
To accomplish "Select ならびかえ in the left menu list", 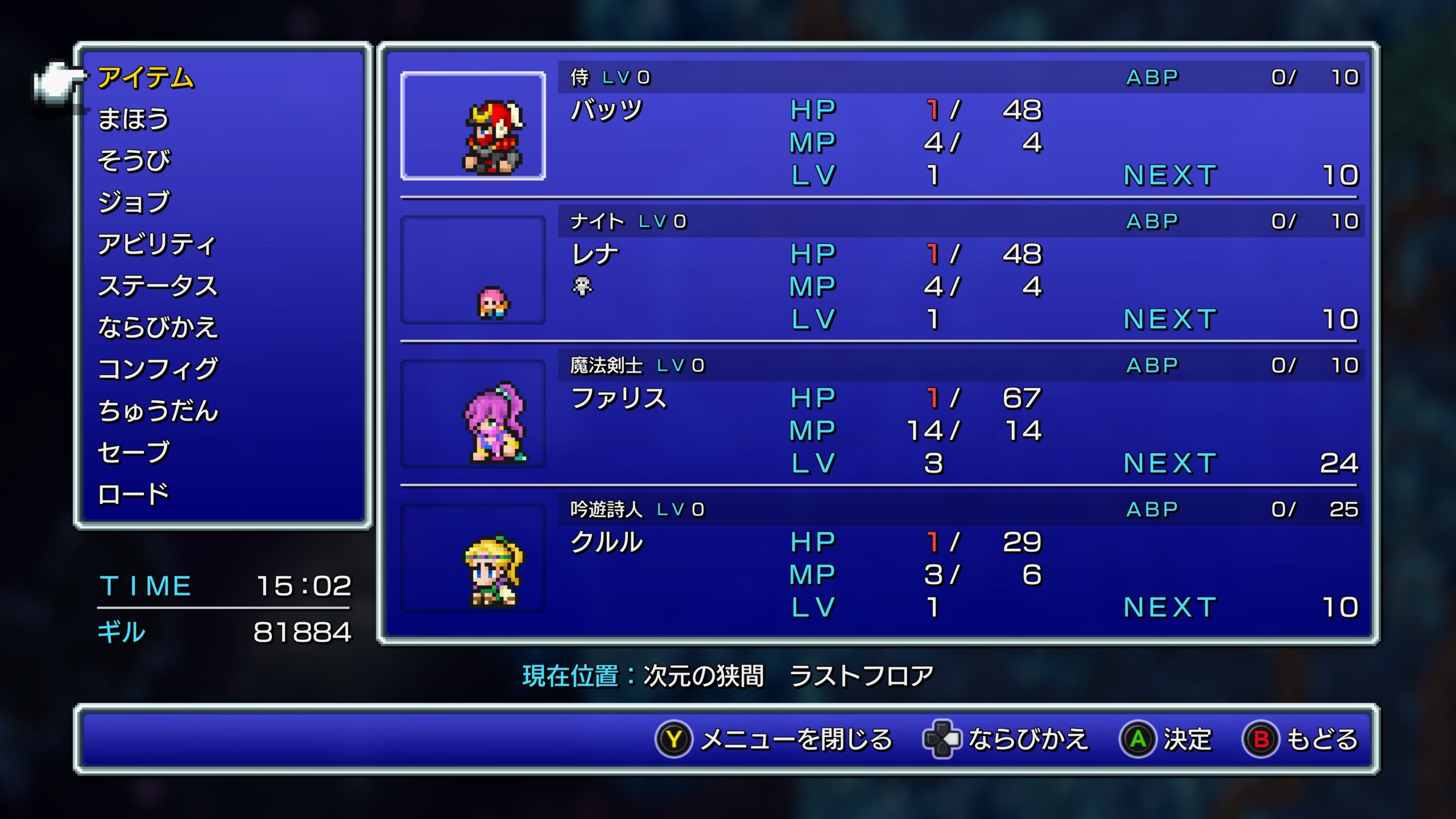I will coord(158,328).
